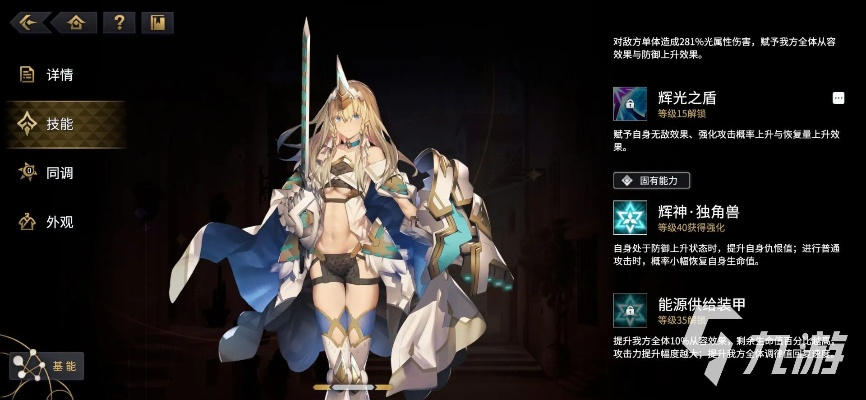Open the 基能 button

tap(47, 366)
